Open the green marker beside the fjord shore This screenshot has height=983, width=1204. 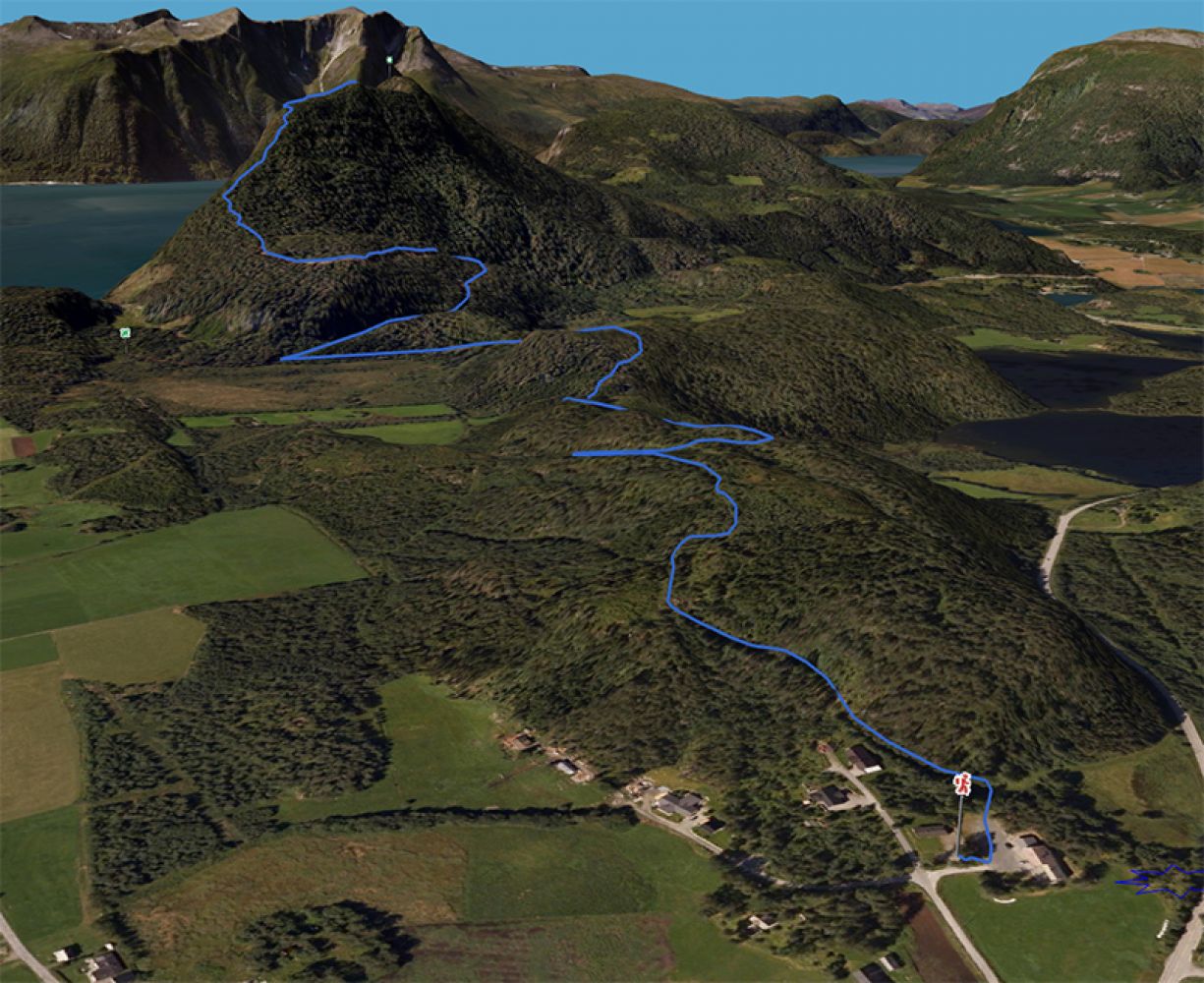125,333
